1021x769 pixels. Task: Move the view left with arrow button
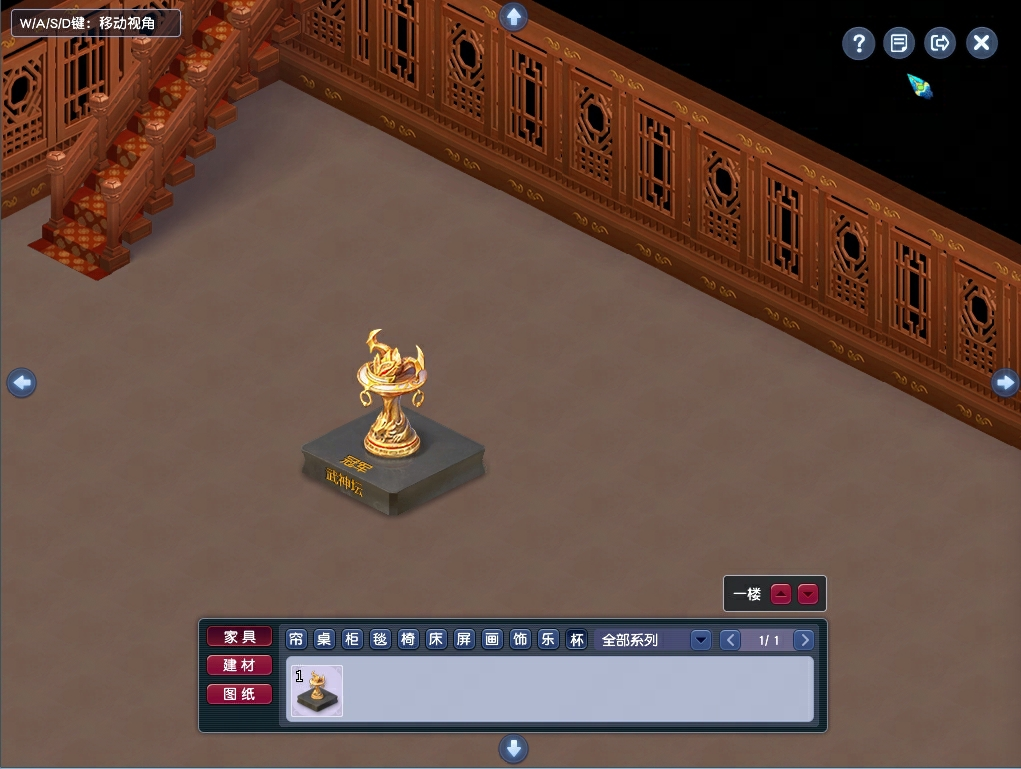click(x=22, y=382)
